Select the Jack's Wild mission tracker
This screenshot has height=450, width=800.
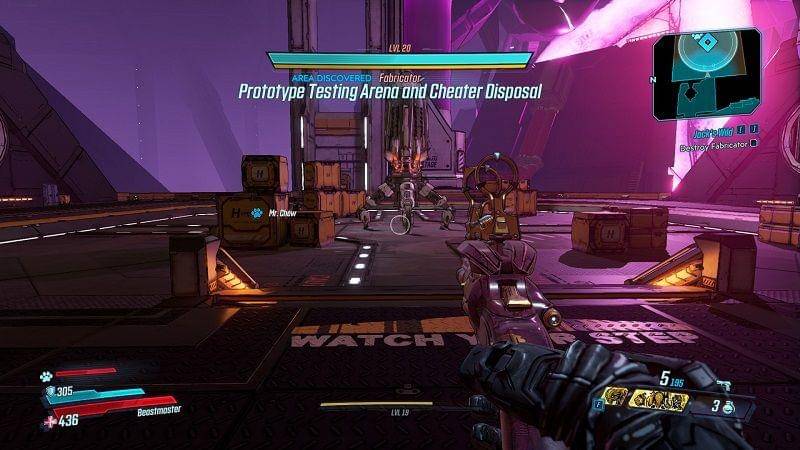click(715, 129)
